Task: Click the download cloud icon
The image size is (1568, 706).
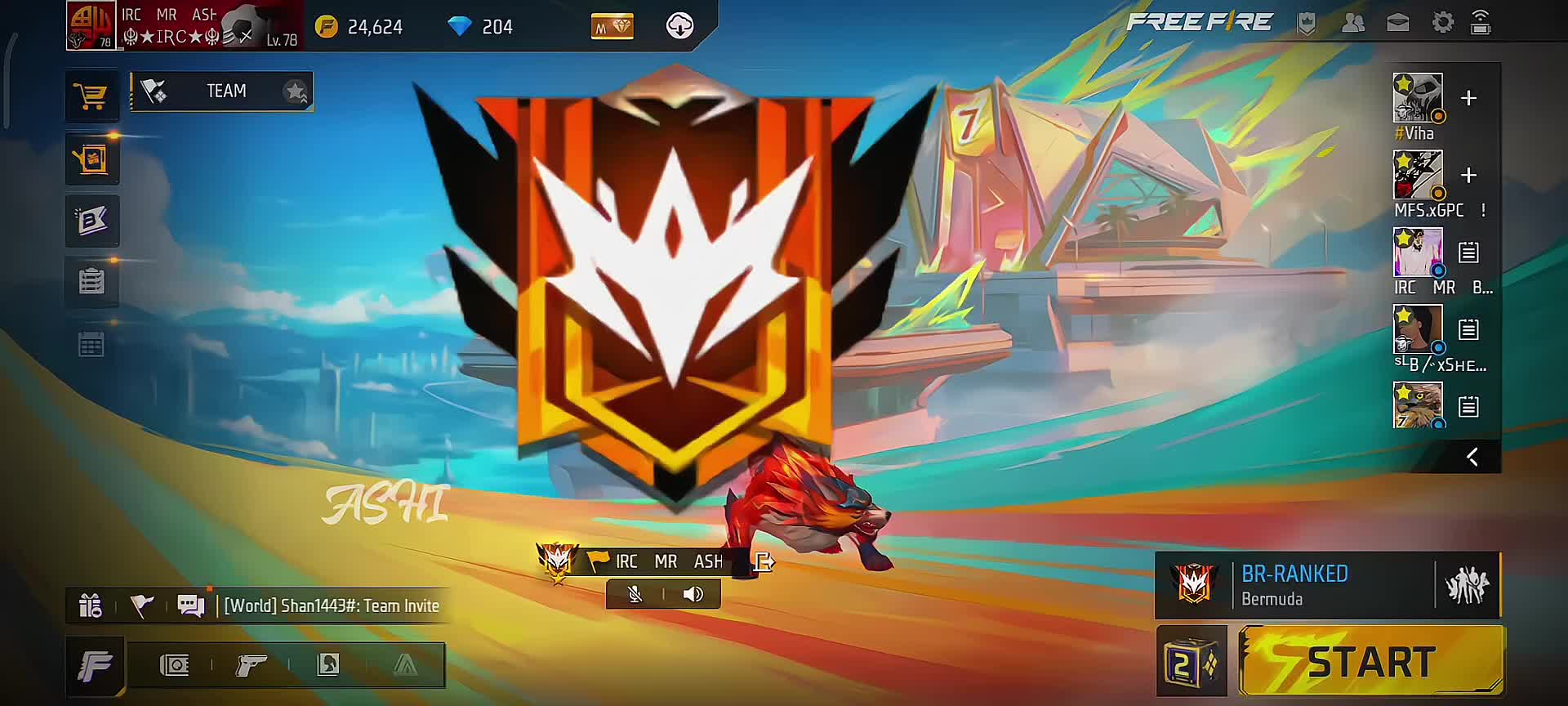Action: (x=679, y=26)
